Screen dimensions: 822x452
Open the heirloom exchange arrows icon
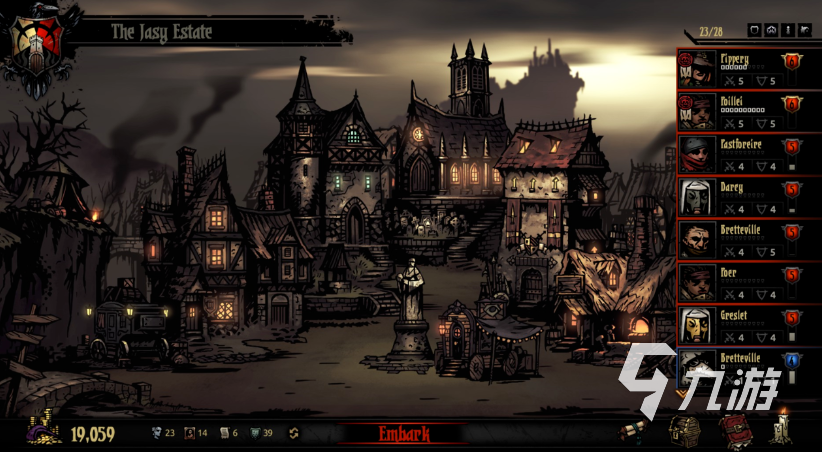tap(294, 433)
